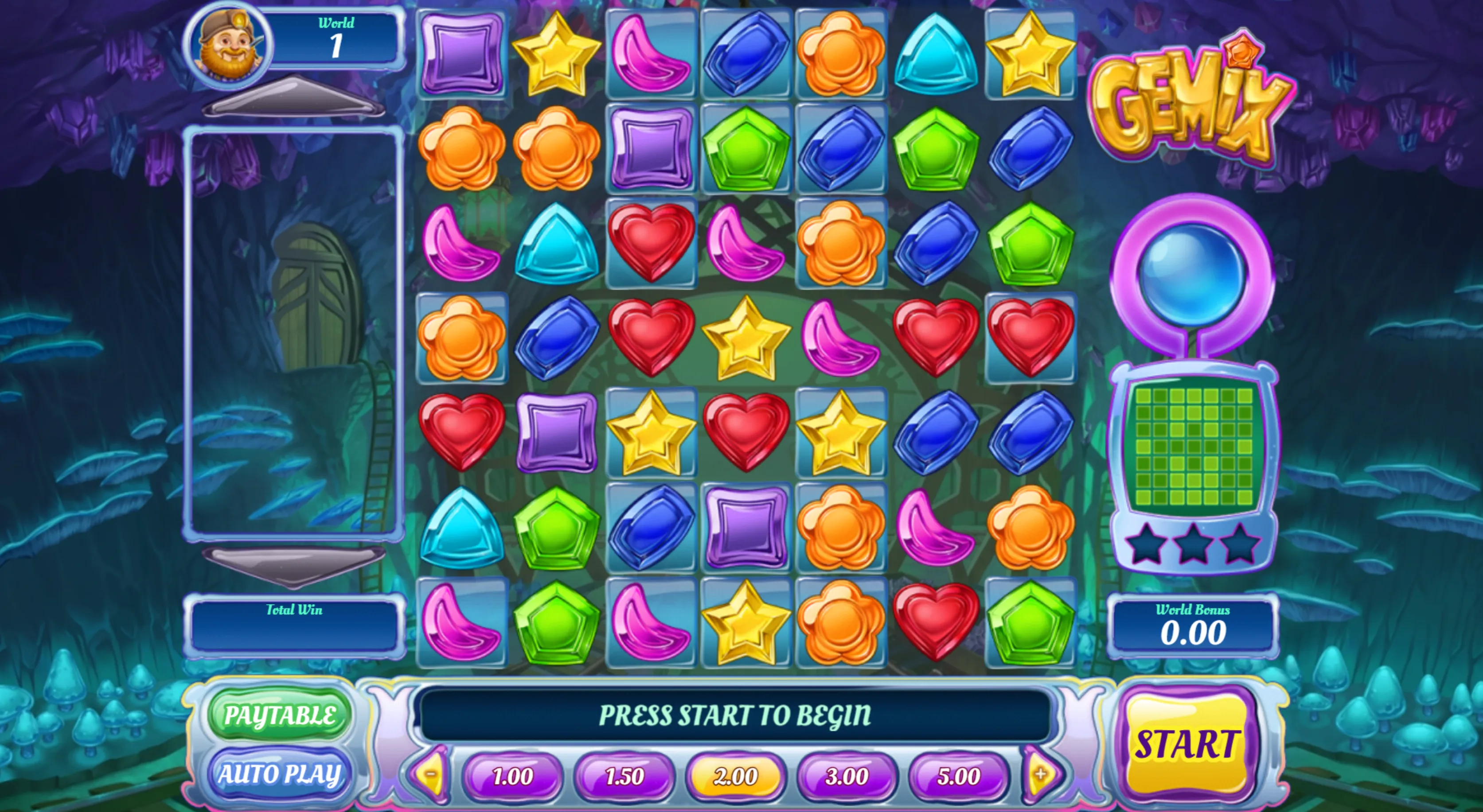
Task: Increase bet with the plus arrow
Action: [1041, 774]
